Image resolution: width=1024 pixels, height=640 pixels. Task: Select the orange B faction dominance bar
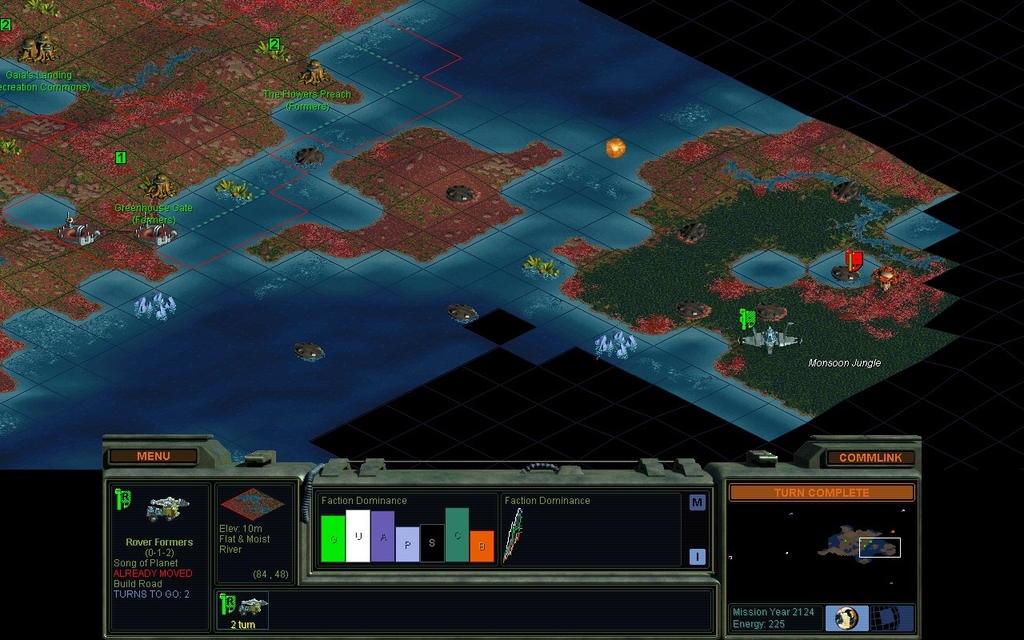(482, 546)
